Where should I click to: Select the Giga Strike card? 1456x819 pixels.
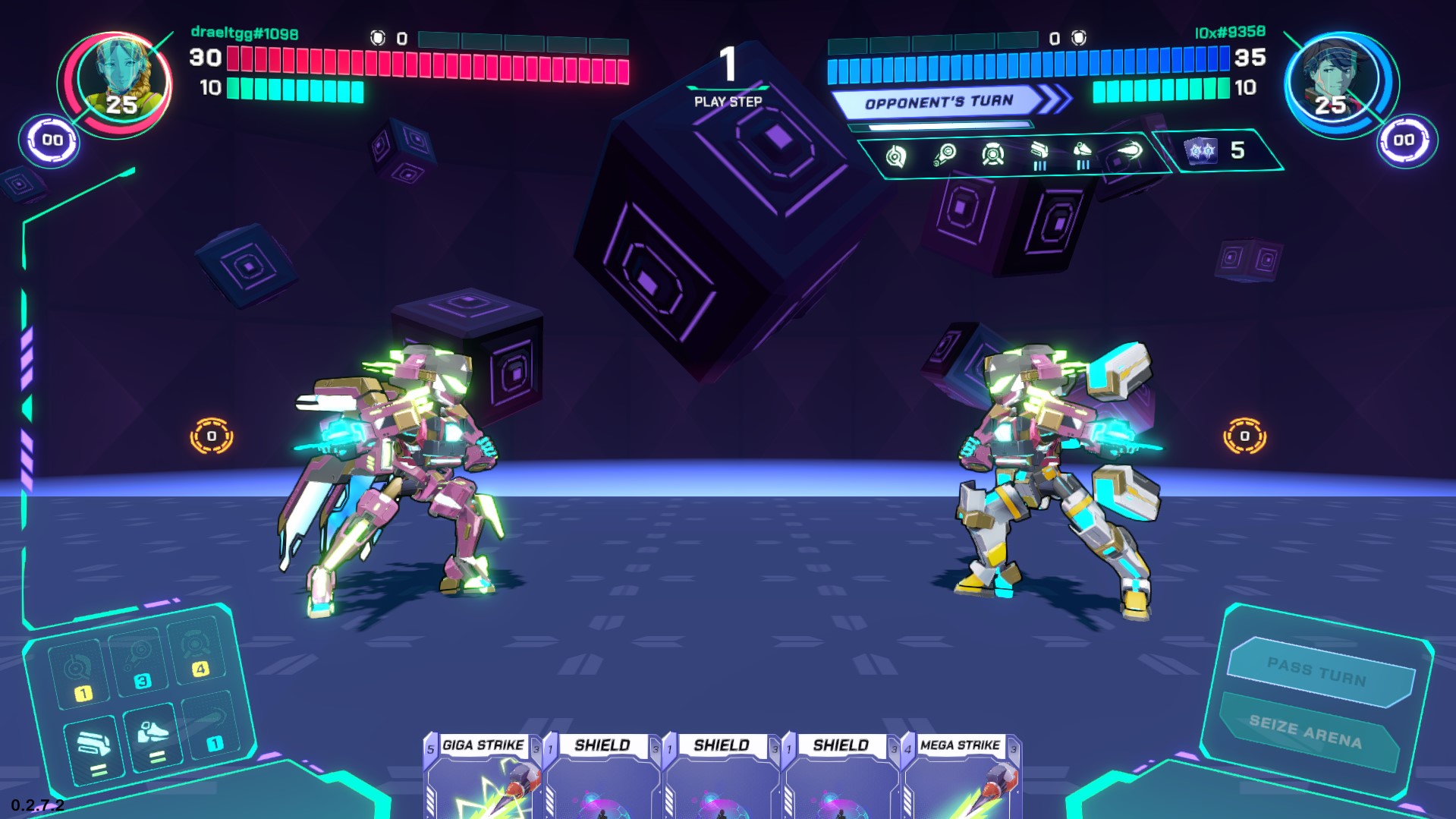click(x=483, y=776)
